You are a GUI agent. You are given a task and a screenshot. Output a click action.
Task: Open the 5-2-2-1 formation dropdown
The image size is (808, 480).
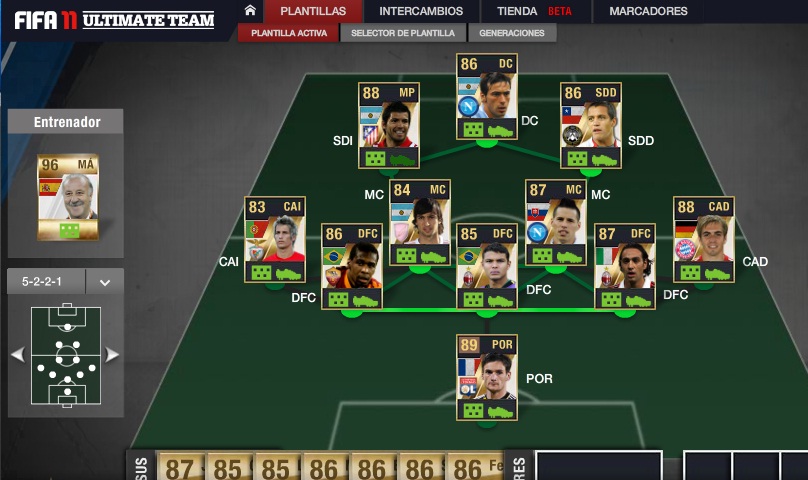(x=104, y=282)
